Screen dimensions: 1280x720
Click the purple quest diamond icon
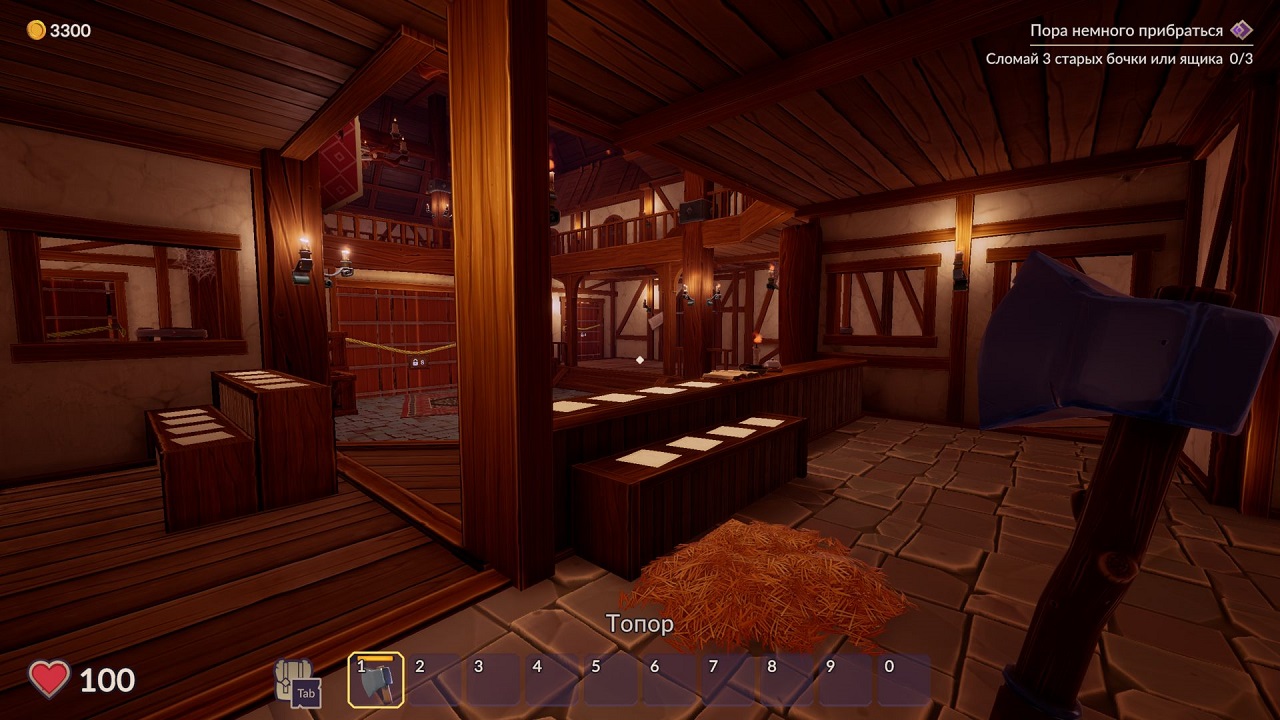[1241, 30]
